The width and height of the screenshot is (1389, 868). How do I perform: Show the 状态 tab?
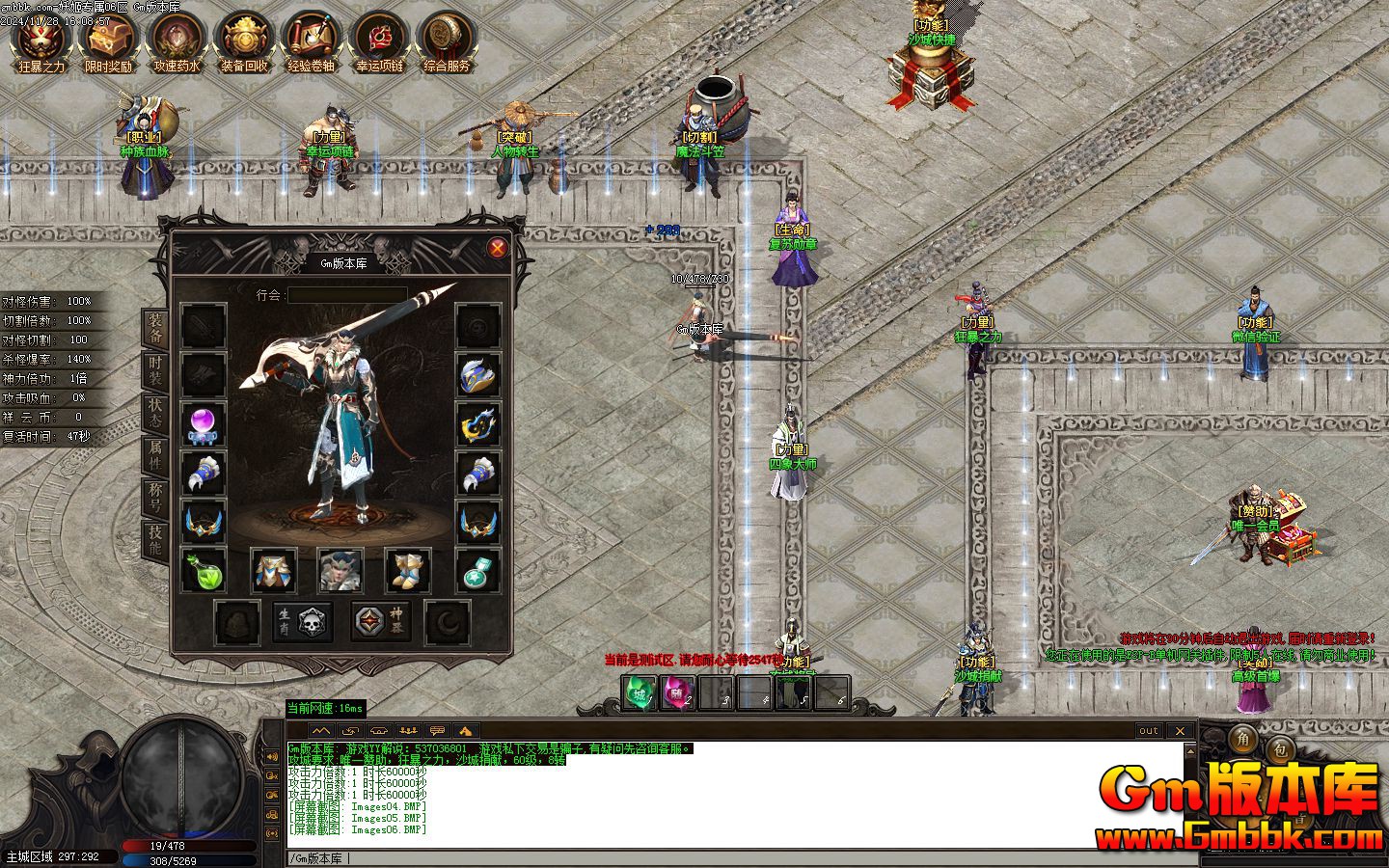click(154, 411)
